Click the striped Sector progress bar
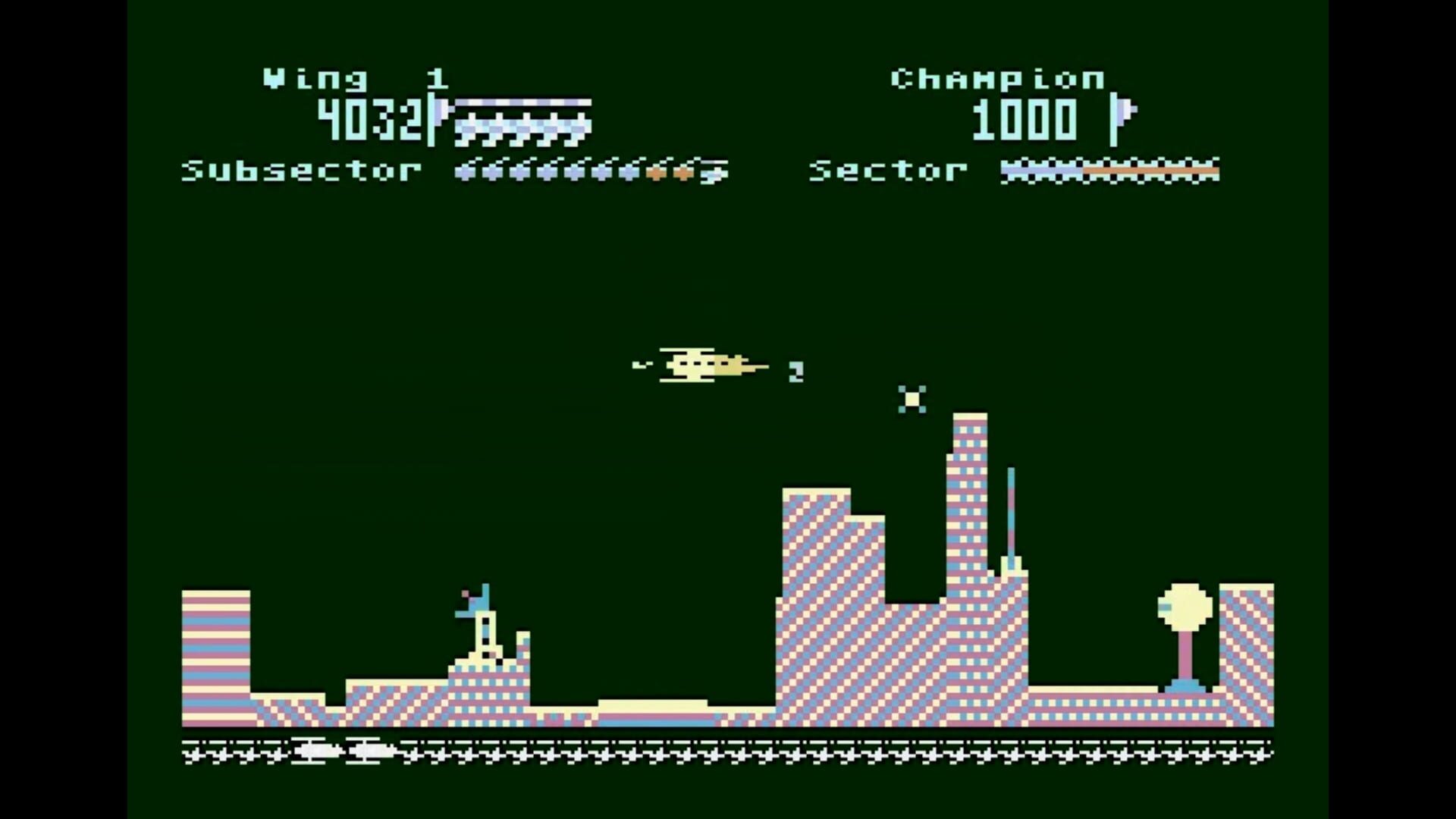Screen dimensions: 1456x819 1109,171
